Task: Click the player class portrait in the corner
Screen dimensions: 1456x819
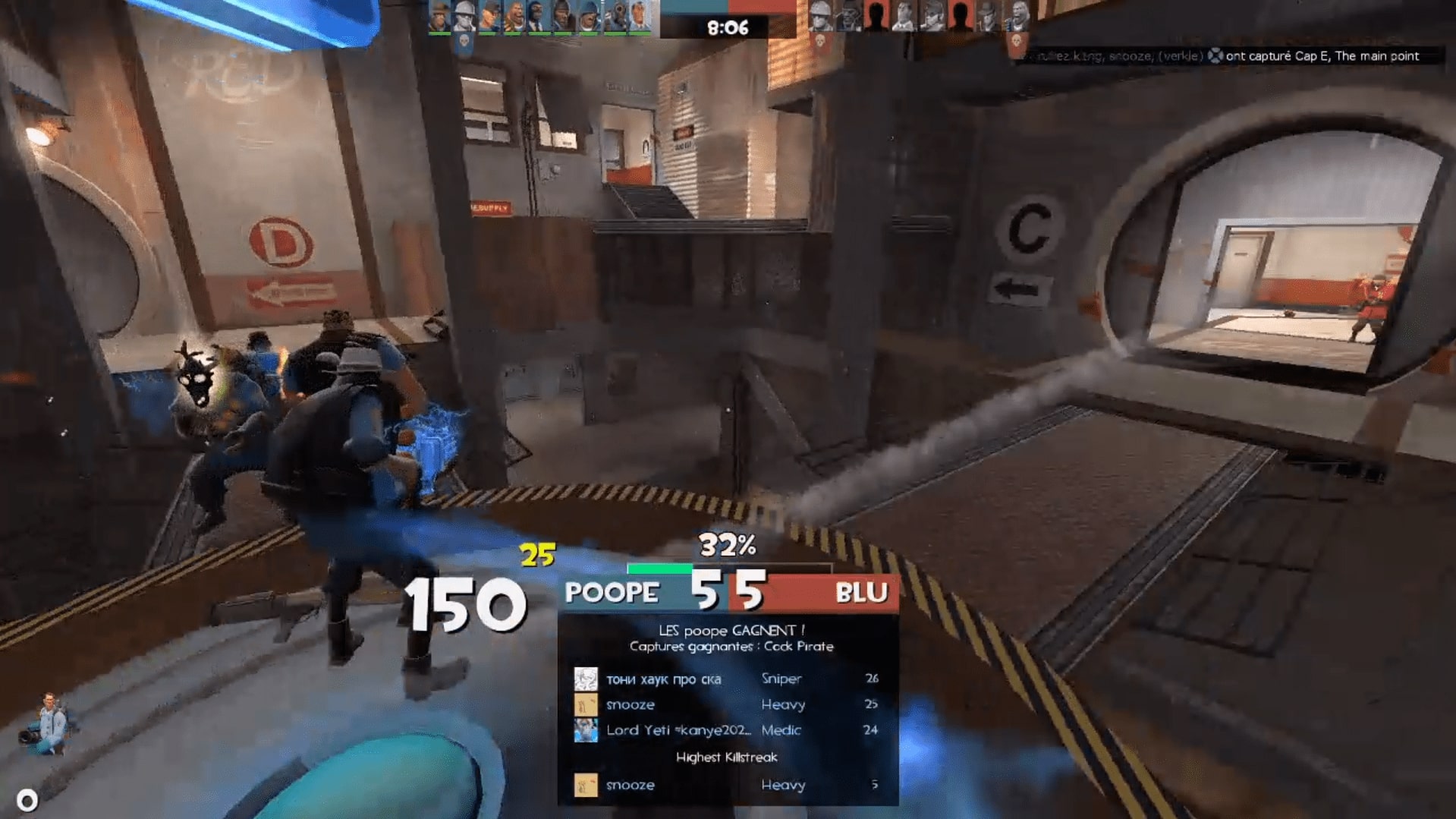Action: click(49, 724)
